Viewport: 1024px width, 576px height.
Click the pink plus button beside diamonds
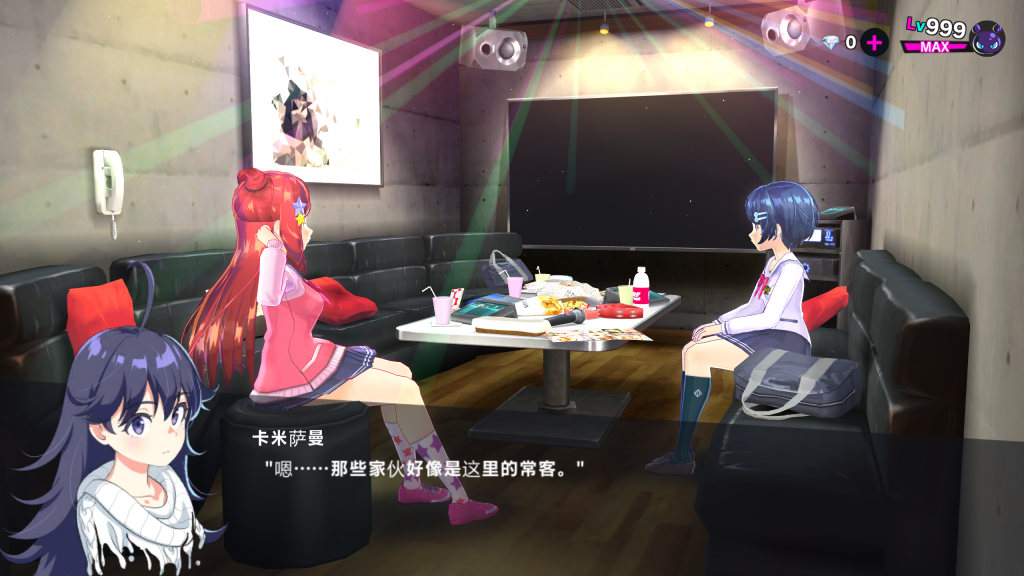point(875,42)
